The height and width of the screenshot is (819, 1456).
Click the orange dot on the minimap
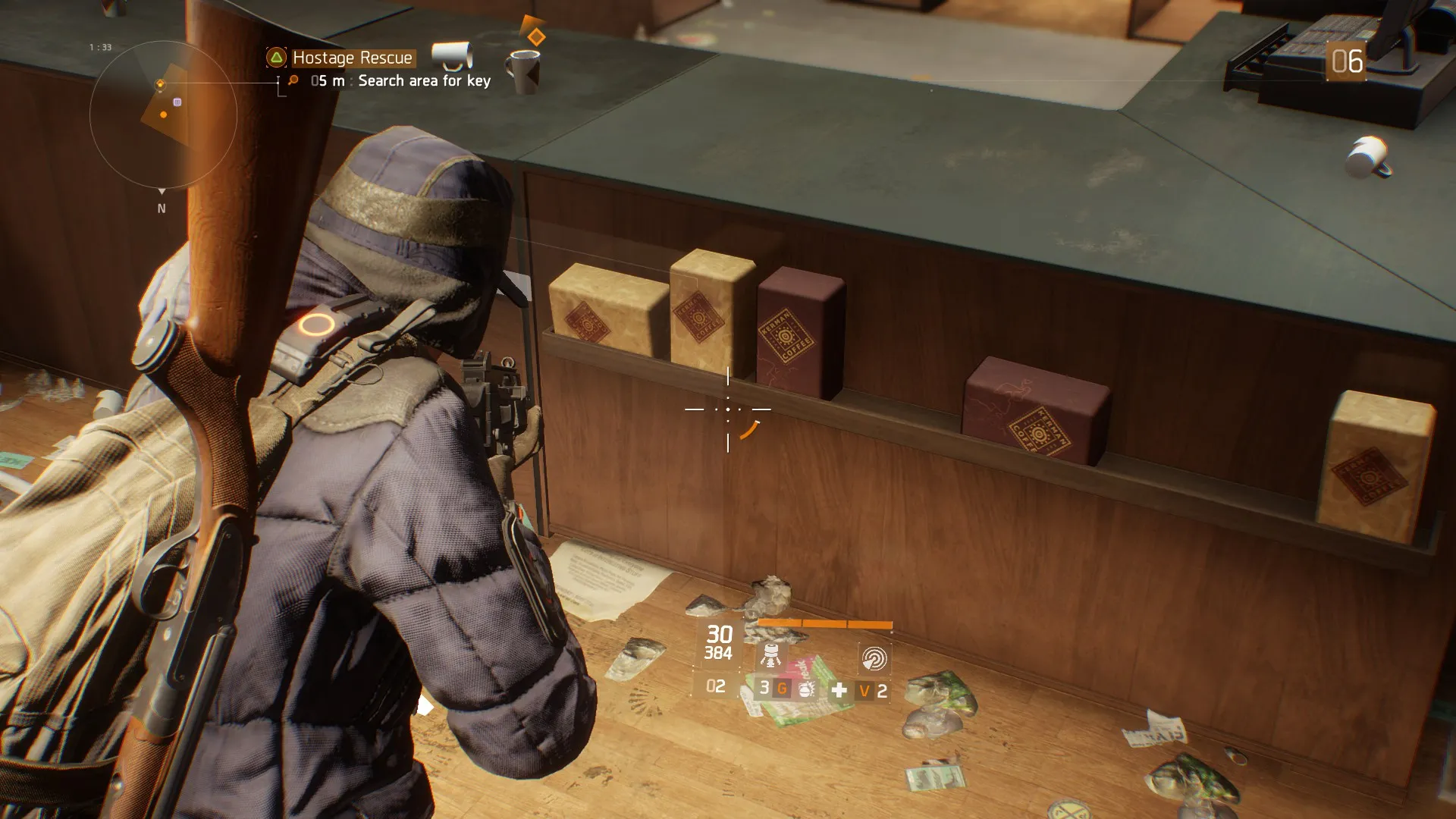coord(164,115)
